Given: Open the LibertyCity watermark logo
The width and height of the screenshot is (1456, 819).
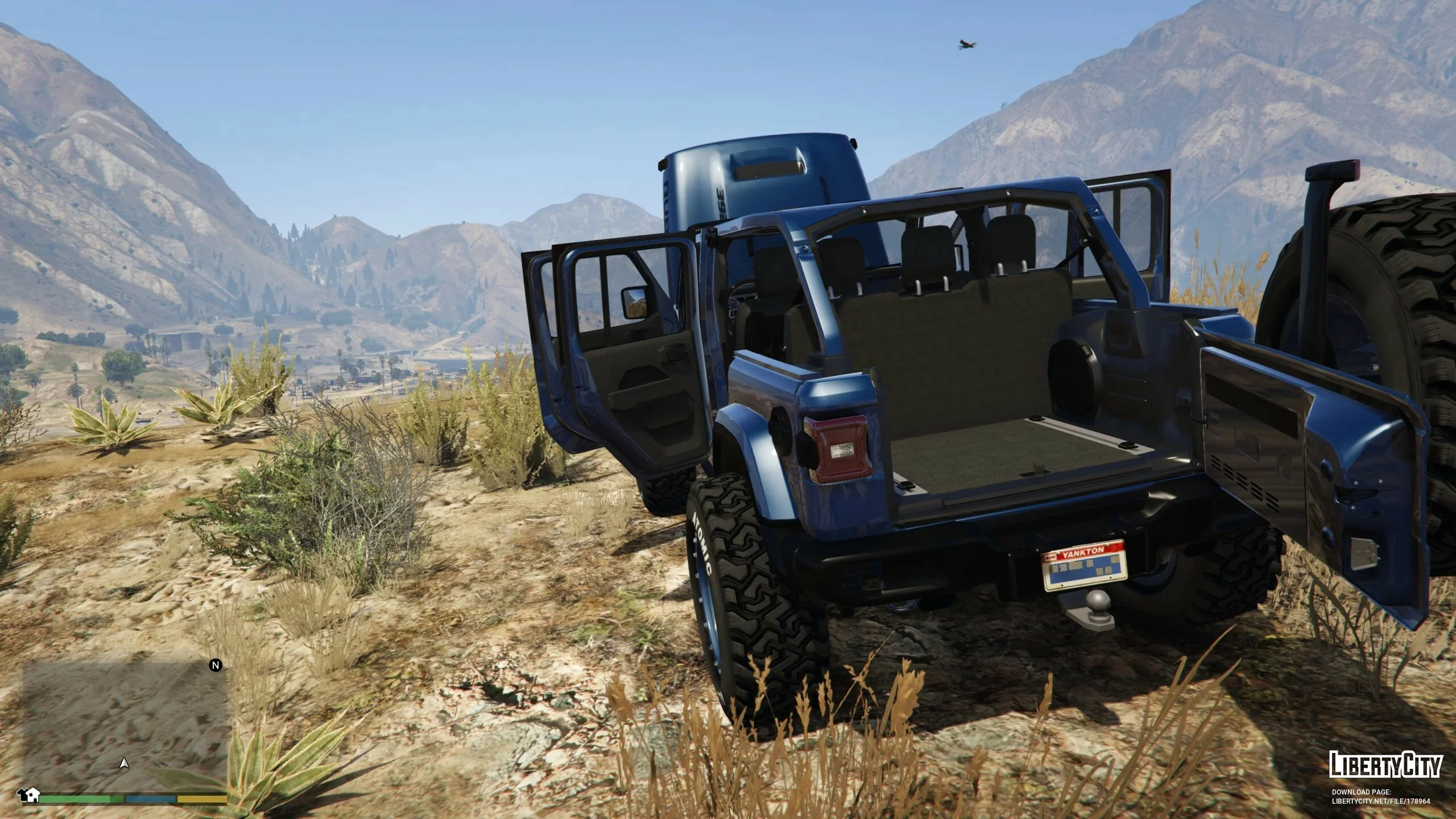Looking at the screenshot, I should click(x=1385, y=764).
